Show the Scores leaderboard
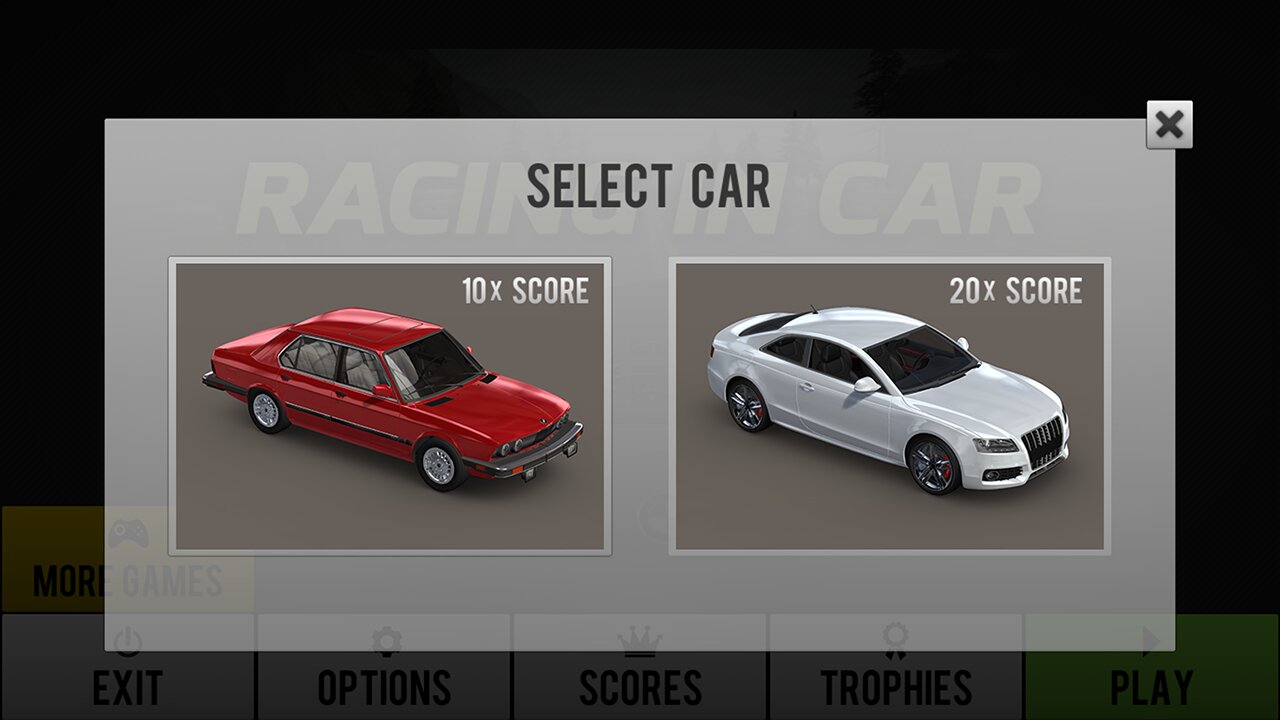The width and height of the screenshot is (1280, 720). point(640,686)
